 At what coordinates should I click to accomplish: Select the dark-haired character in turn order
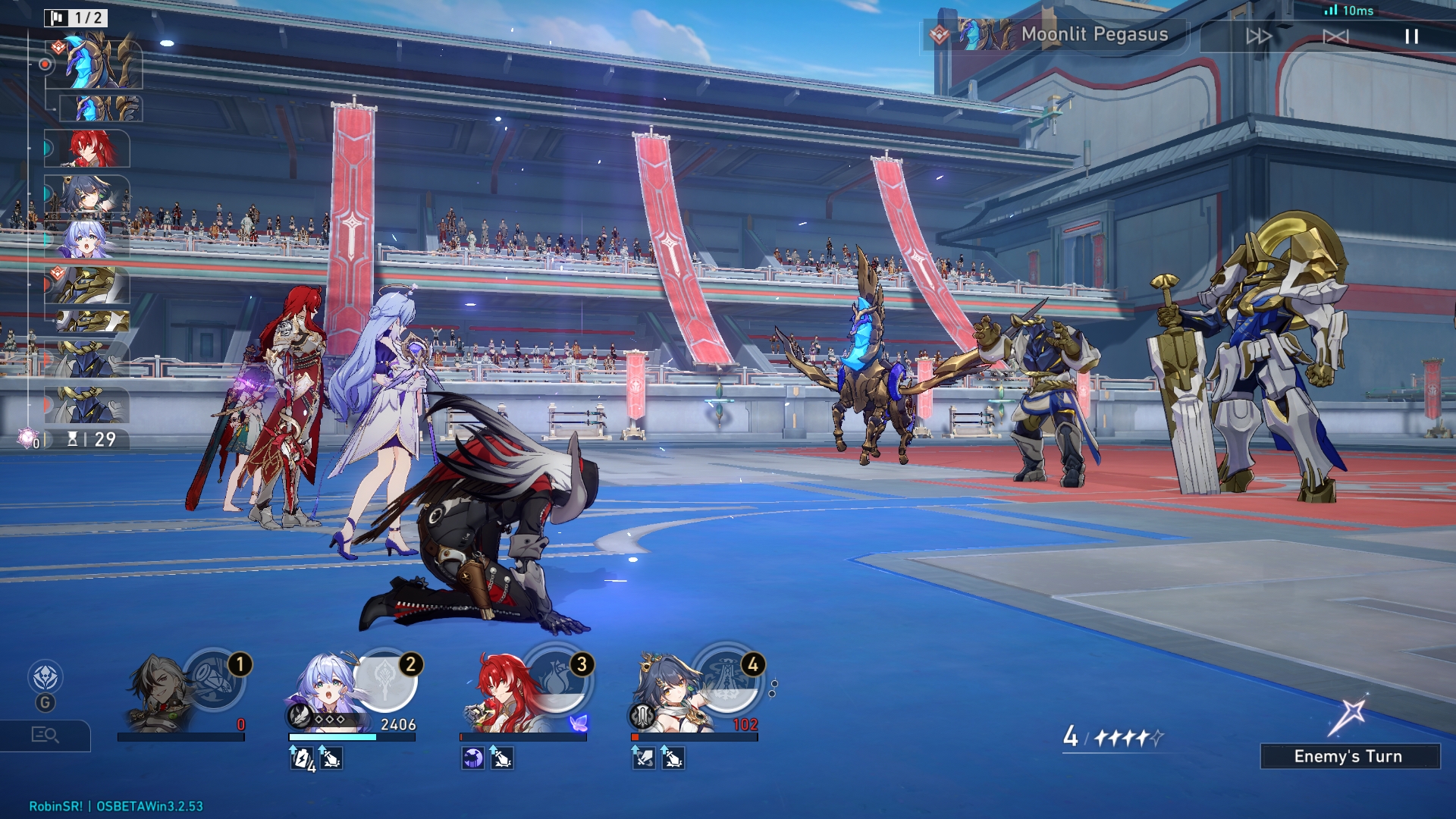[88, 194]
